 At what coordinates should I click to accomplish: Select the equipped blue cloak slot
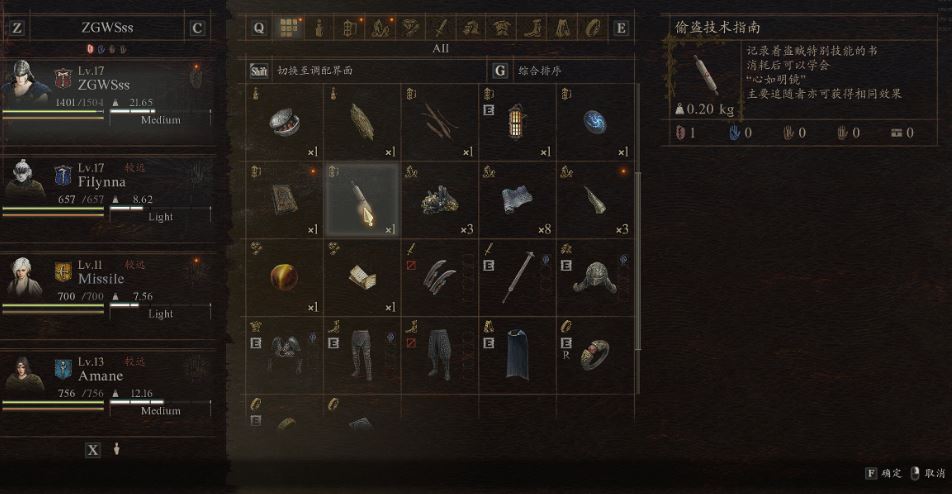[518, 355]
